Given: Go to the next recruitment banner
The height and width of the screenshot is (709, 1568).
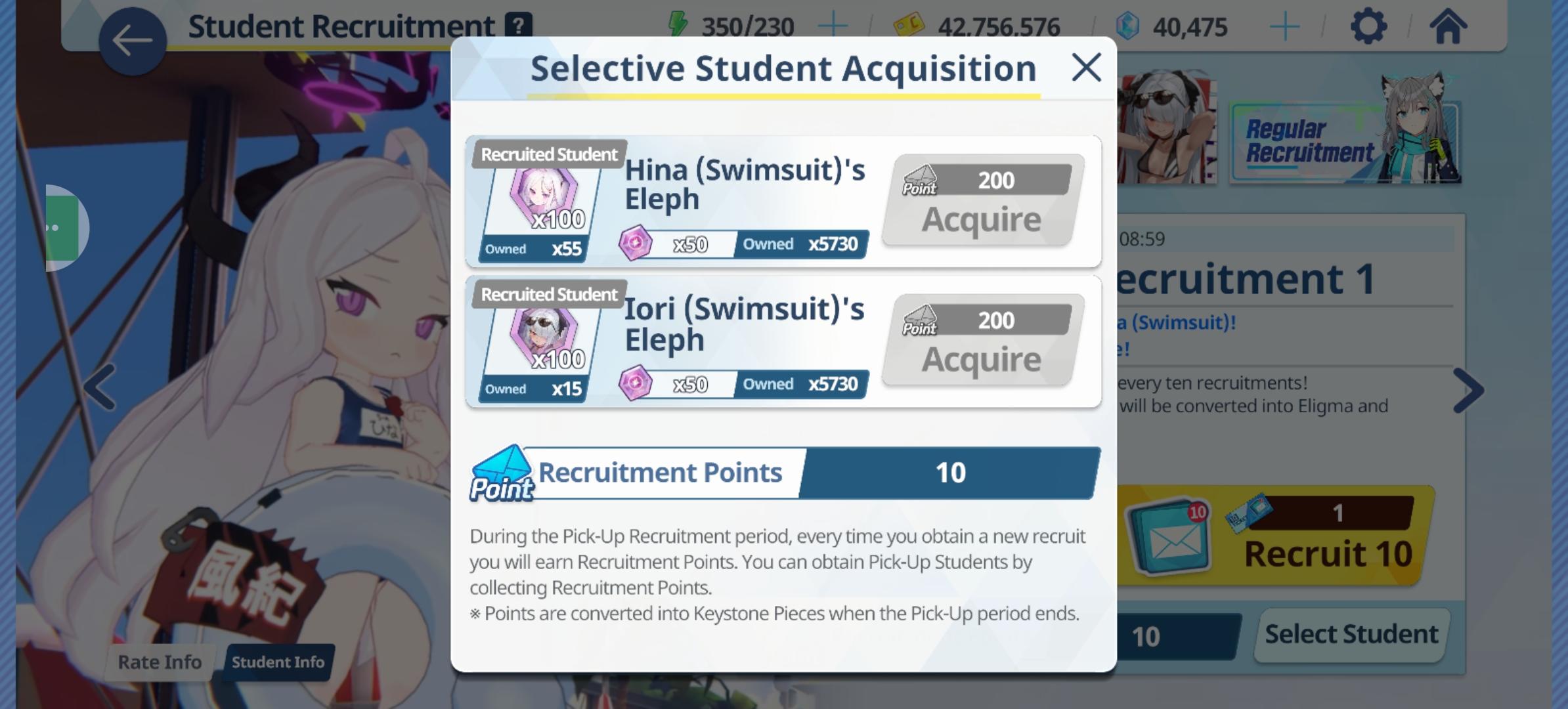Looking at the screenshot, I should (x=1468, y=391).
